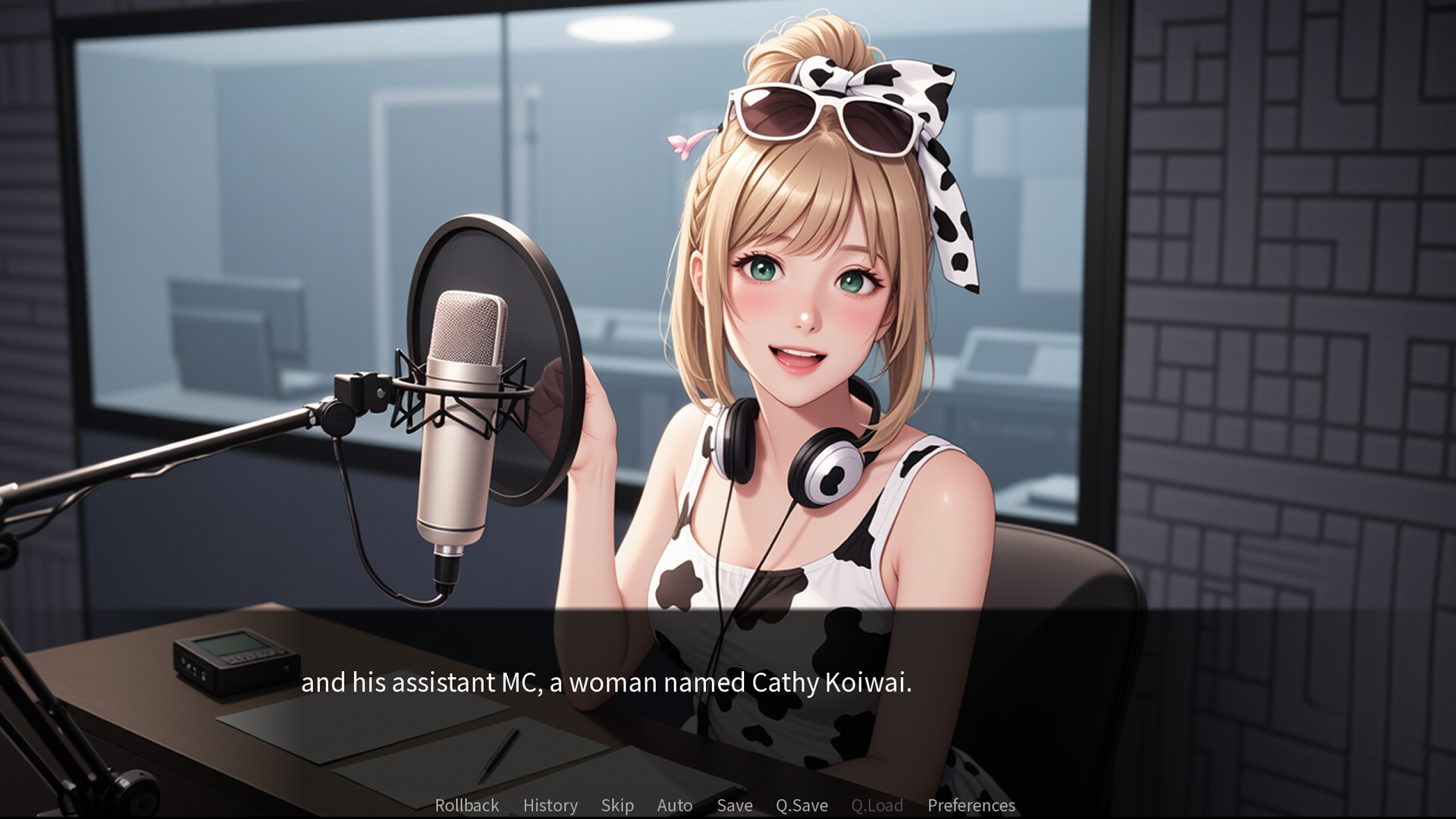Click Q.Save to quick save progress

(x=801, y=805)
